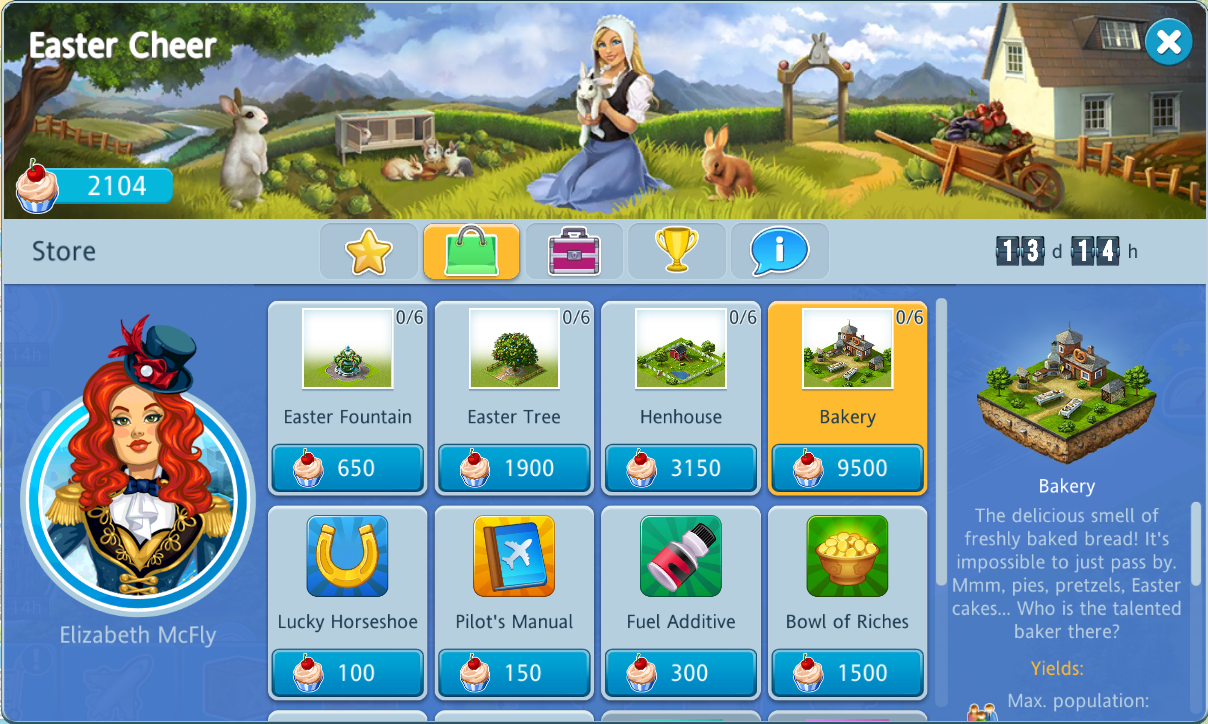Select the Fuel Additive bottle icon
1208x724 pixels.
point(681,556)
